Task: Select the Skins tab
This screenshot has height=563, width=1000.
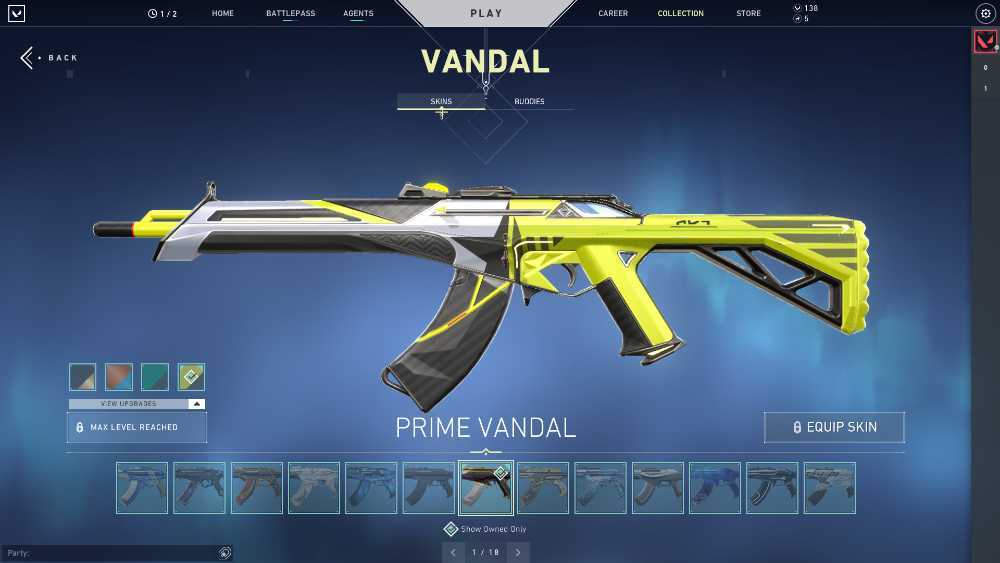Action: click(x=441, y=101)
